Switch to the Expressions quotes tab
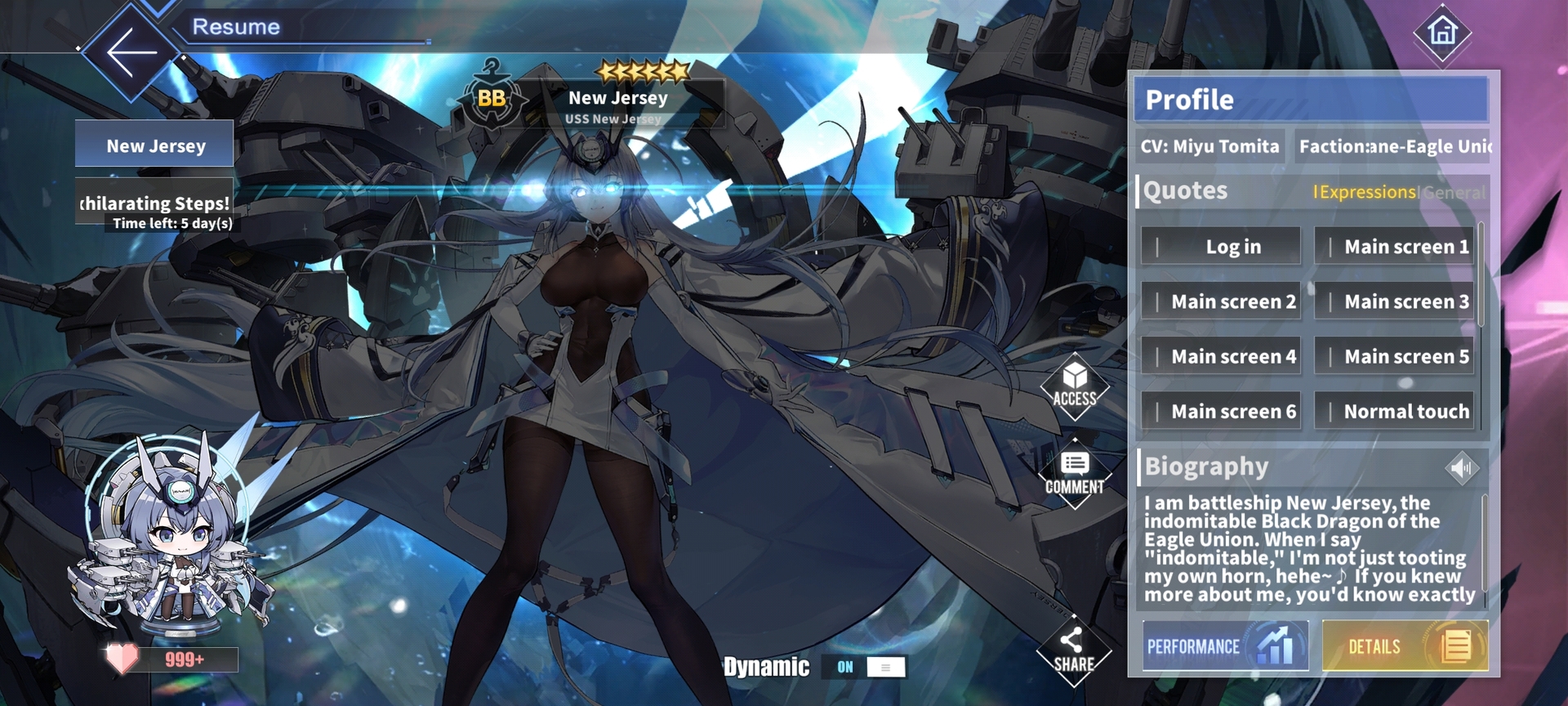This screenshot has width=1568, height=706. 1366,192
